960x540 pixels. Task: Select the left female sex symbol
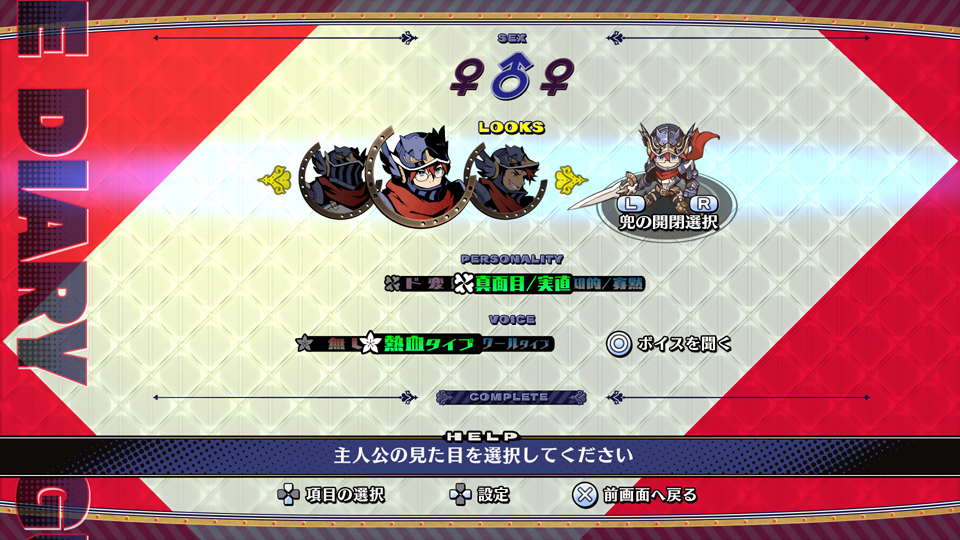tap(466, 79)
